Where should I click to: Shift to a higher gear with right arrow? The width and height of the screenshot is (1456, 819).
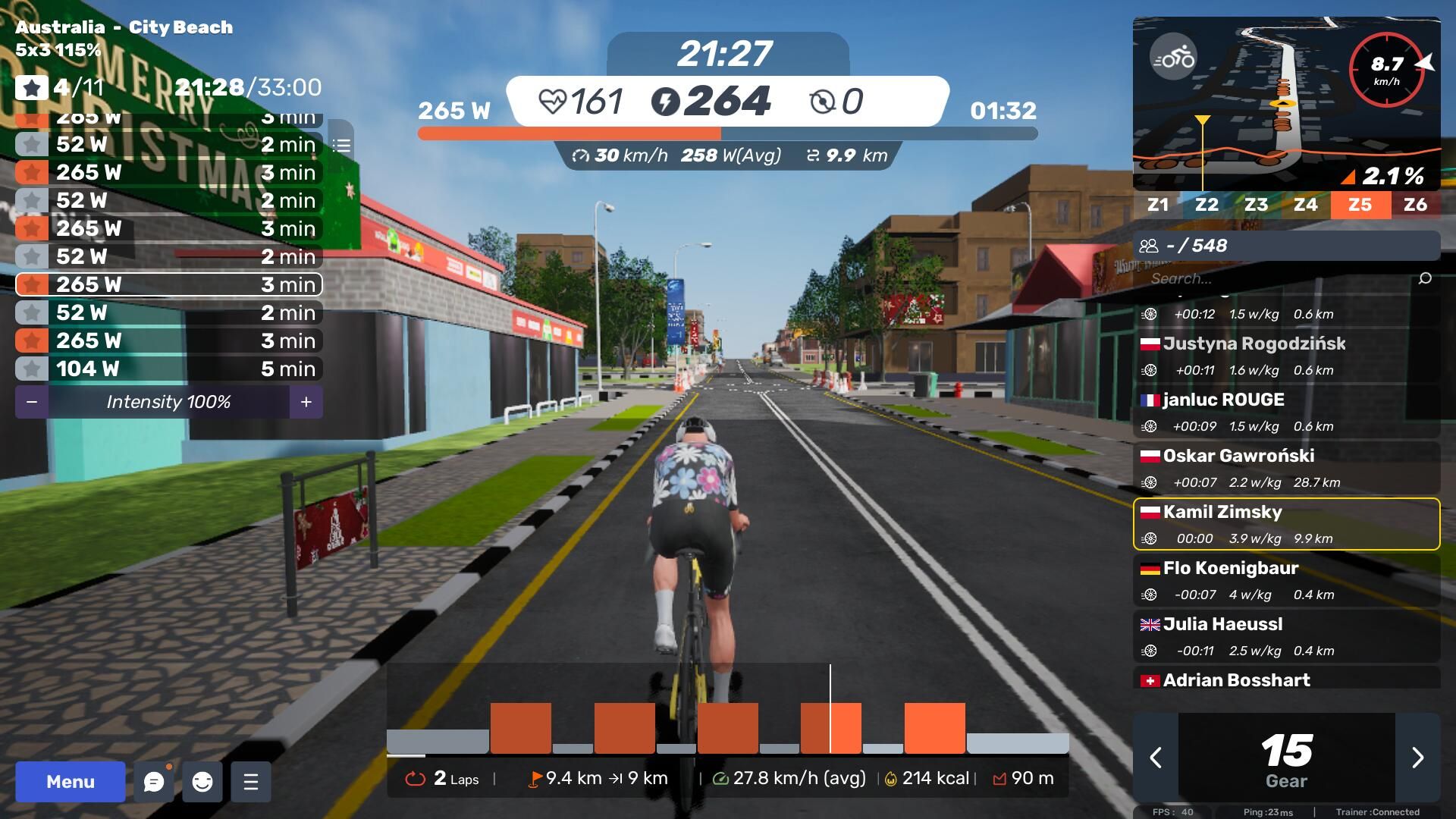[1417, 758]
